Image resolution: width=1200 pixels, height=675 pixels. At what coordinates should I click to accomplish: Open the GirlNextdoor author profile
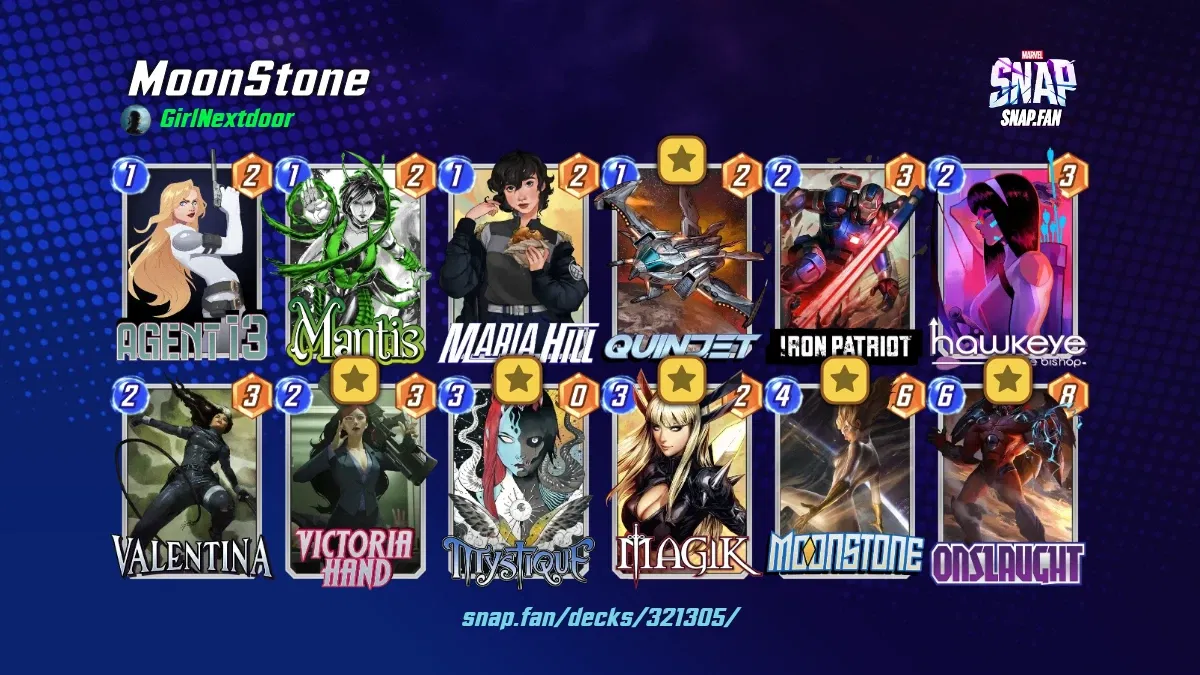(224, 120)
